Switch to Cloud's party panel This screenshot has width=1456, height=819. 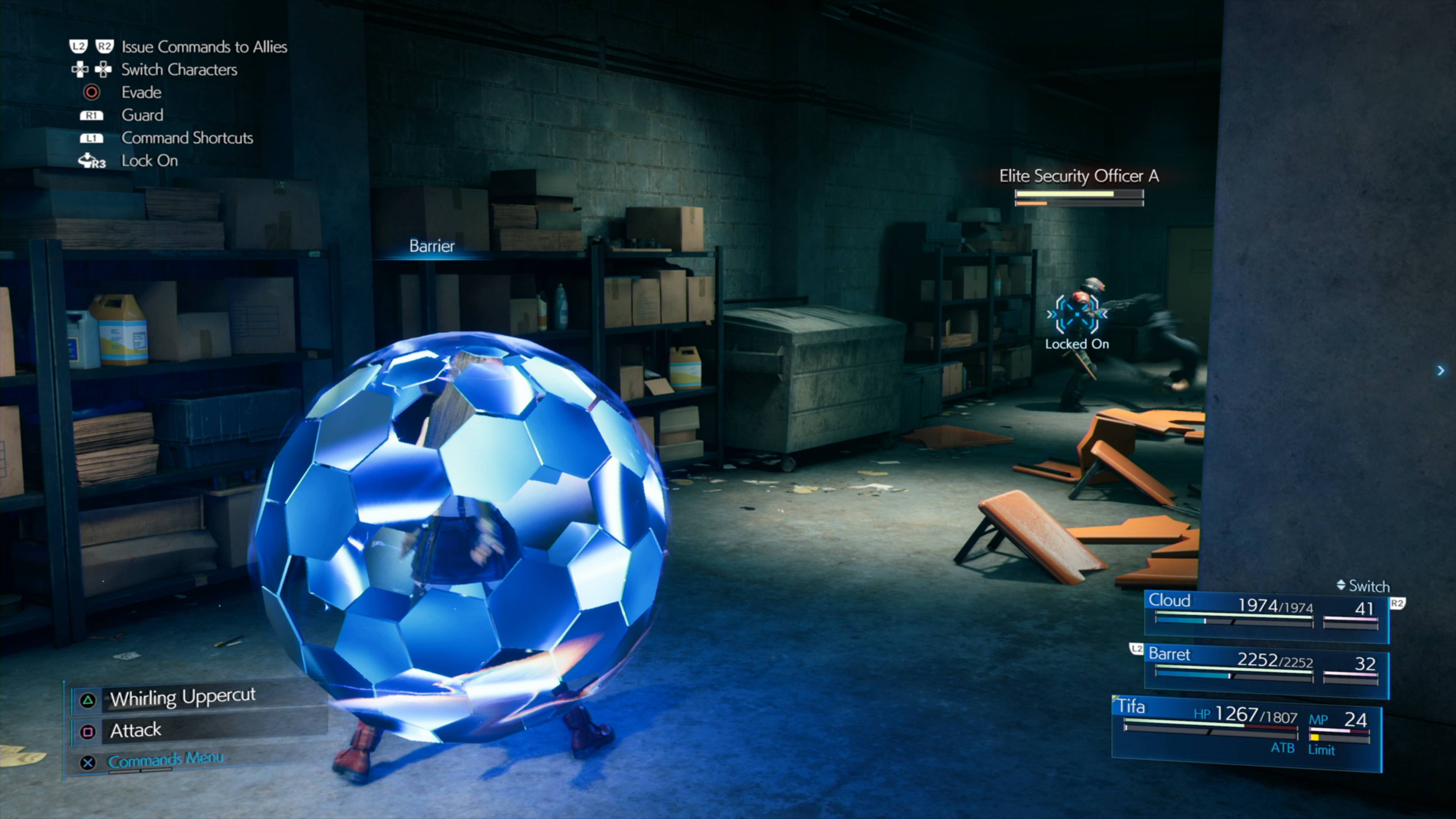(1266, 615)
